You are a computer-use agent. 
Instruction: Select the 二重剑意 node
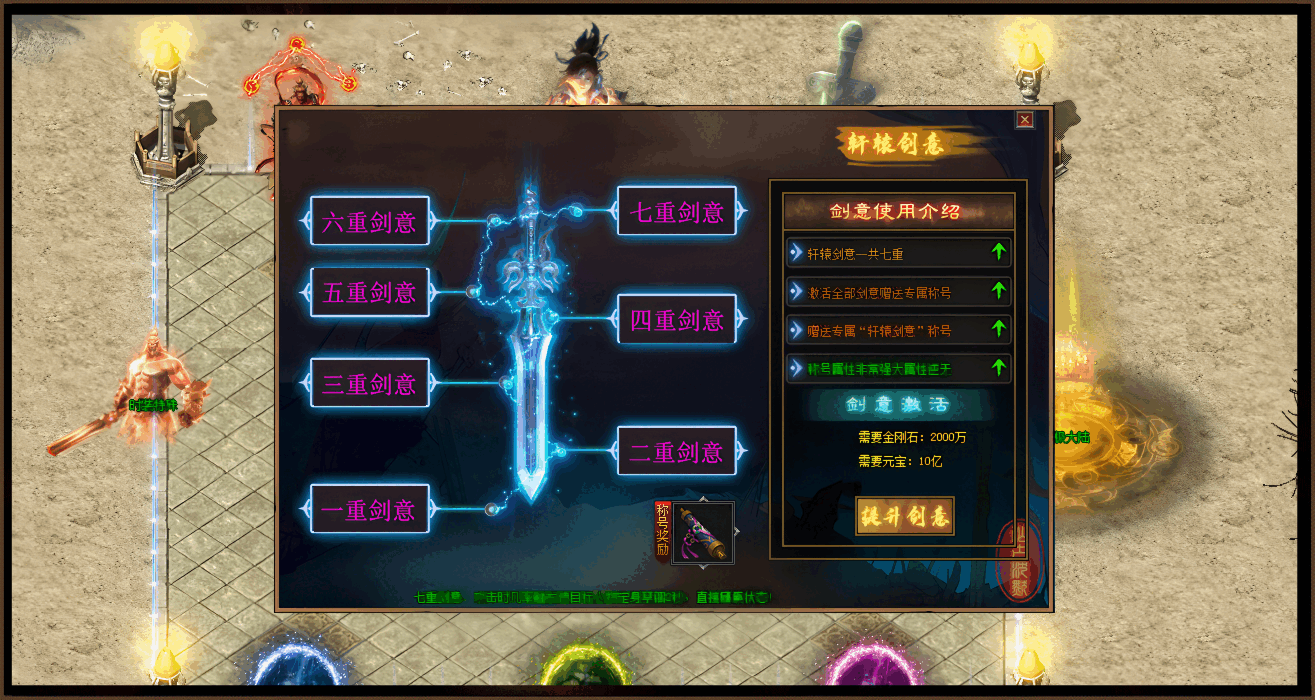[x=677, y=451]
